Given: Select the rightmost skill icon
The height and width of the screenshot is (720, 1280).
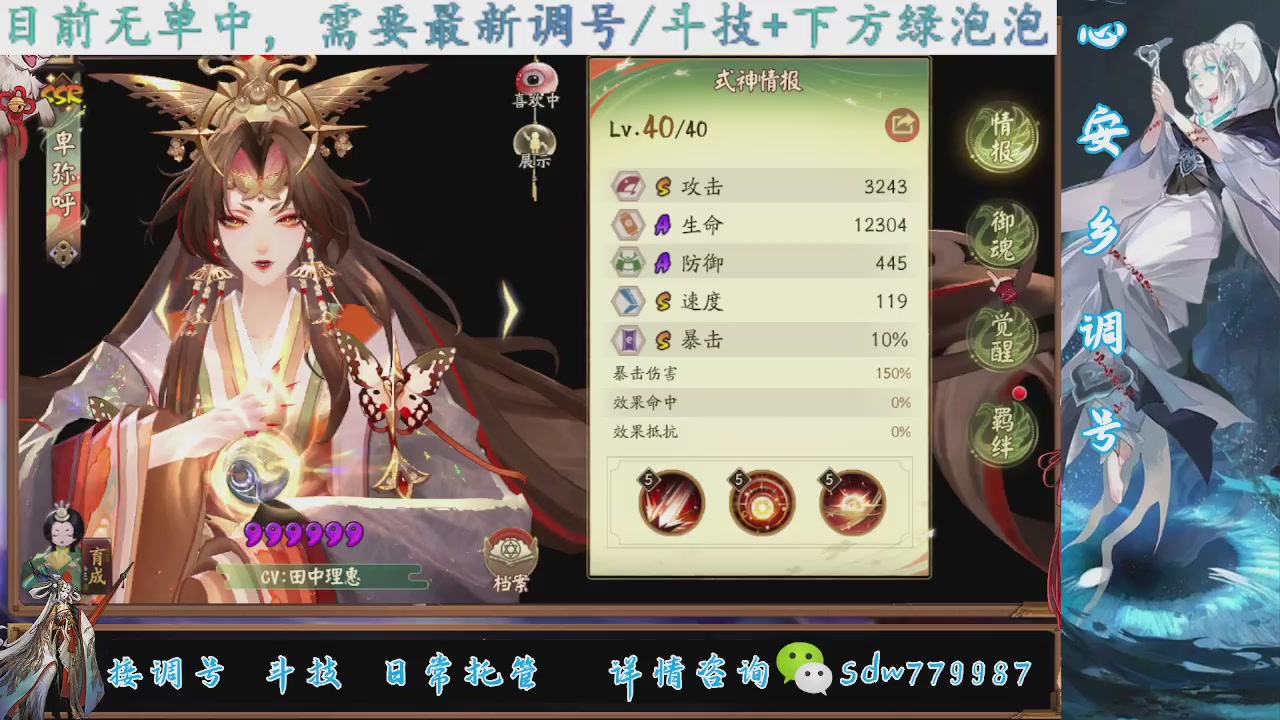Looking at the screenshot, I should point(853,503).
